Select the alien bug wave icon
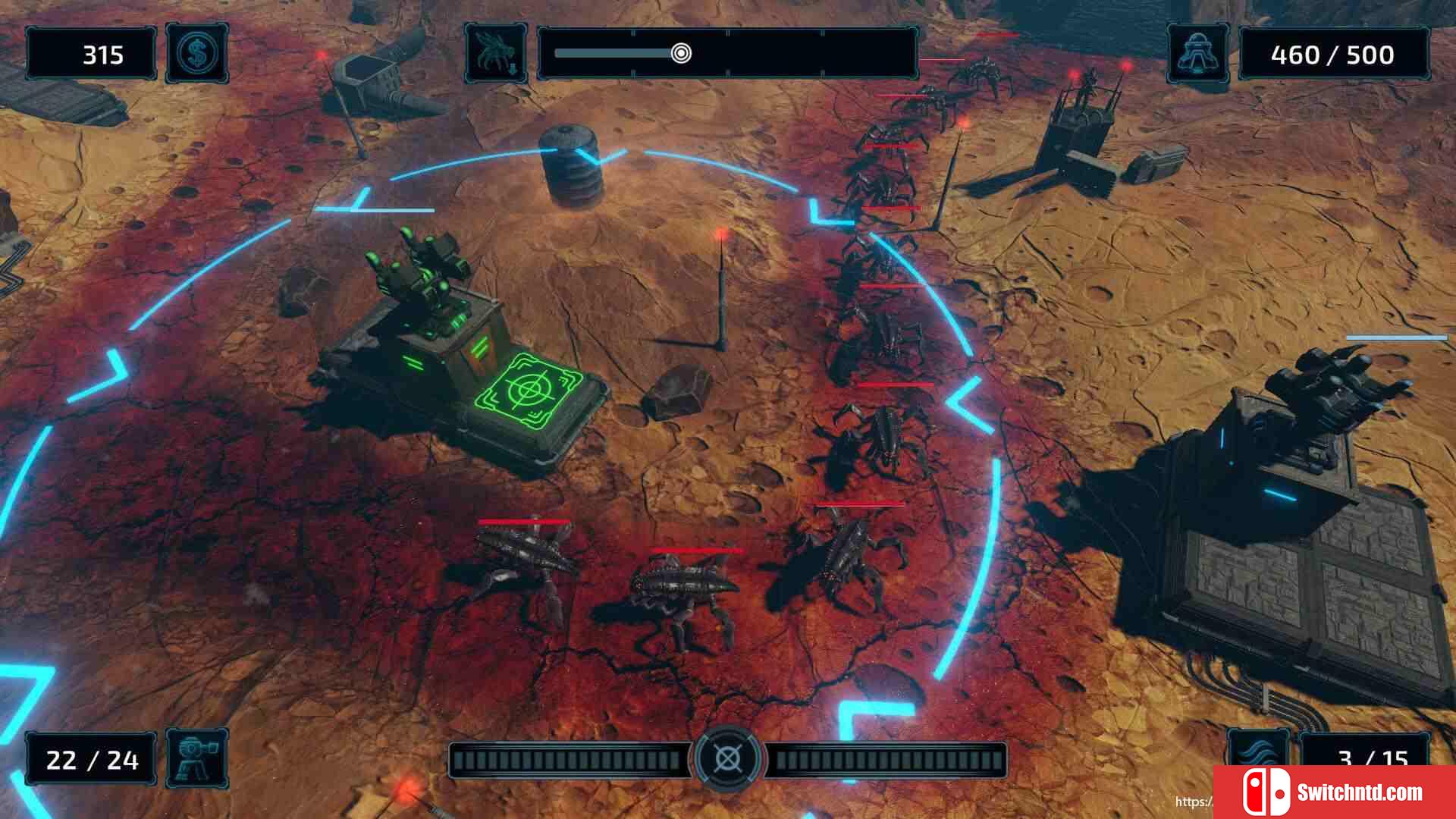The image size is (1456, 819). [496, 54]
